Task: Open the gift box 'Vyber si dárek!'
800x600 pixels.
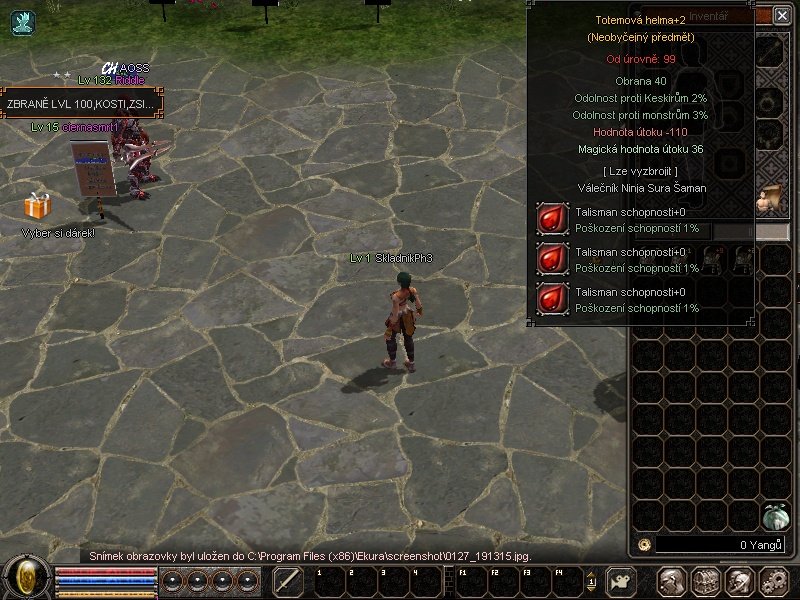Action: point(37,207)
